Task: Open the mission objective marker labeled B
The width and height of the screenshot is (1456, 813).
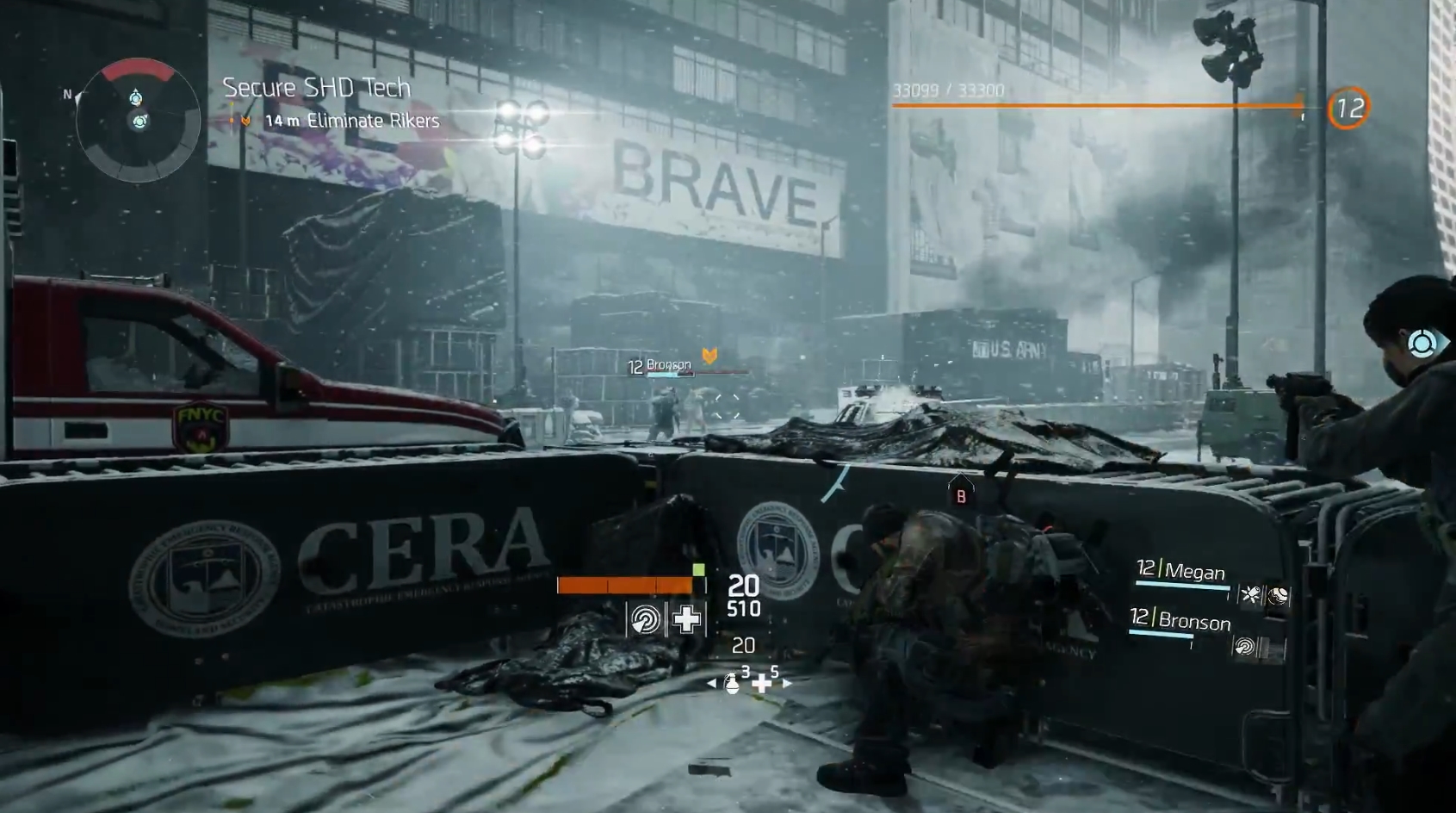Action: point(959,495)
